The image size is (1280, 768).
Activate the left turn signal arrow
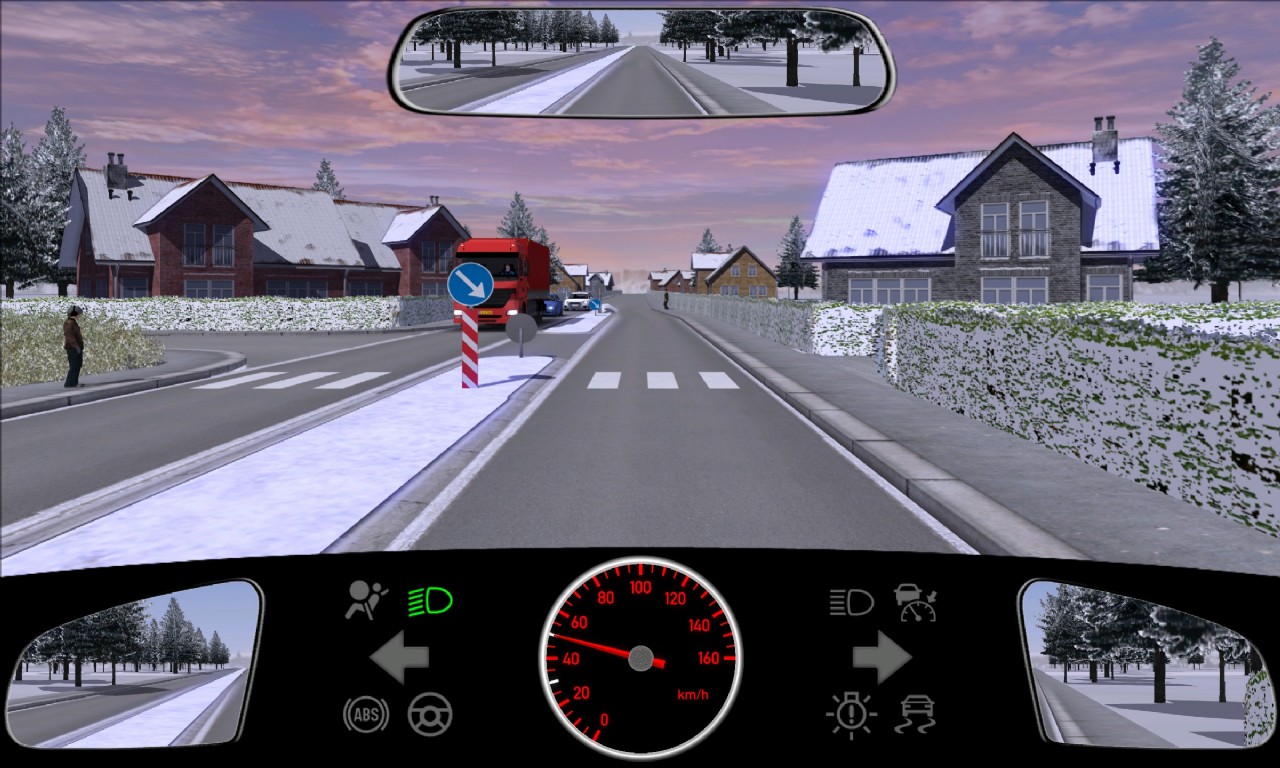(x=400, y=658)
